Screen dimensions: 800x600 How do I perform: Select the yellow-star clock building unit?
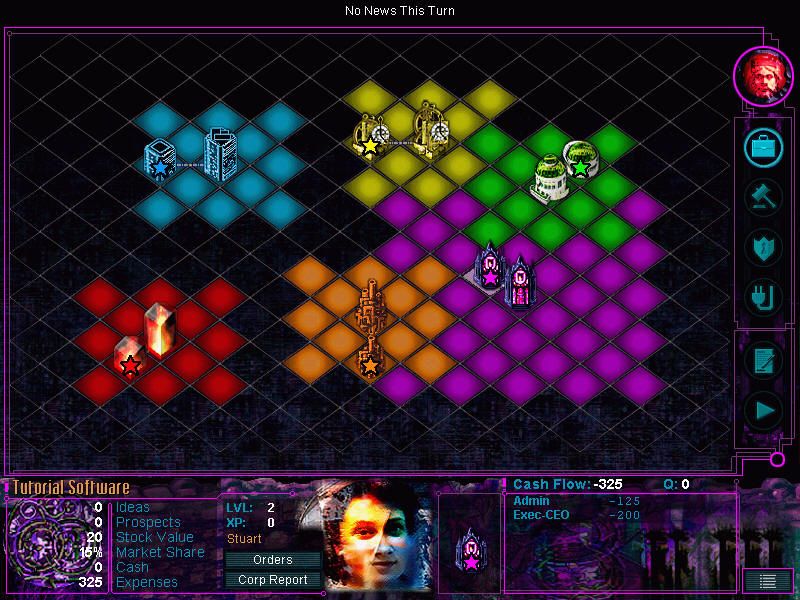point(371,137)
